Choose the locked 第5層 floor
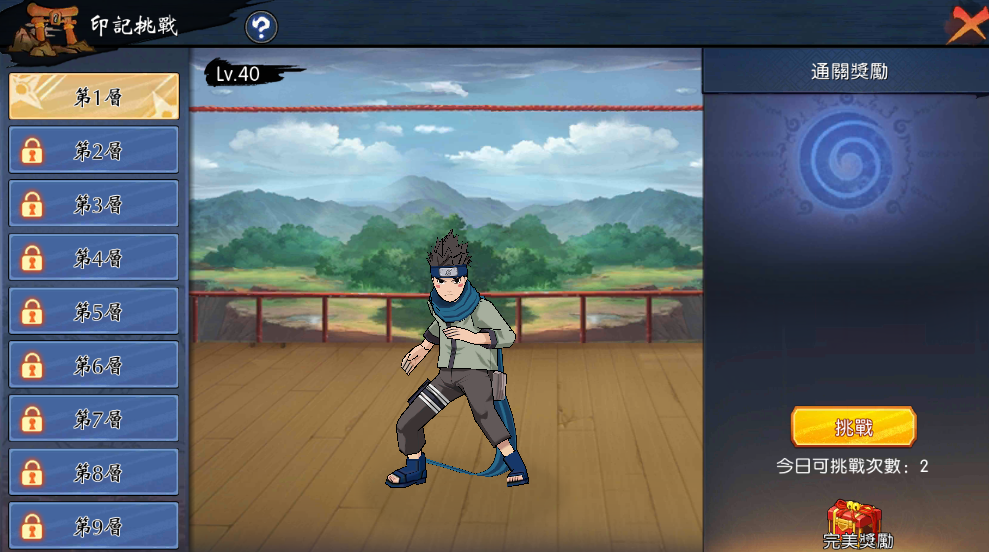The width and height of the screenshot is (989, 552). [x=94, y=312]
